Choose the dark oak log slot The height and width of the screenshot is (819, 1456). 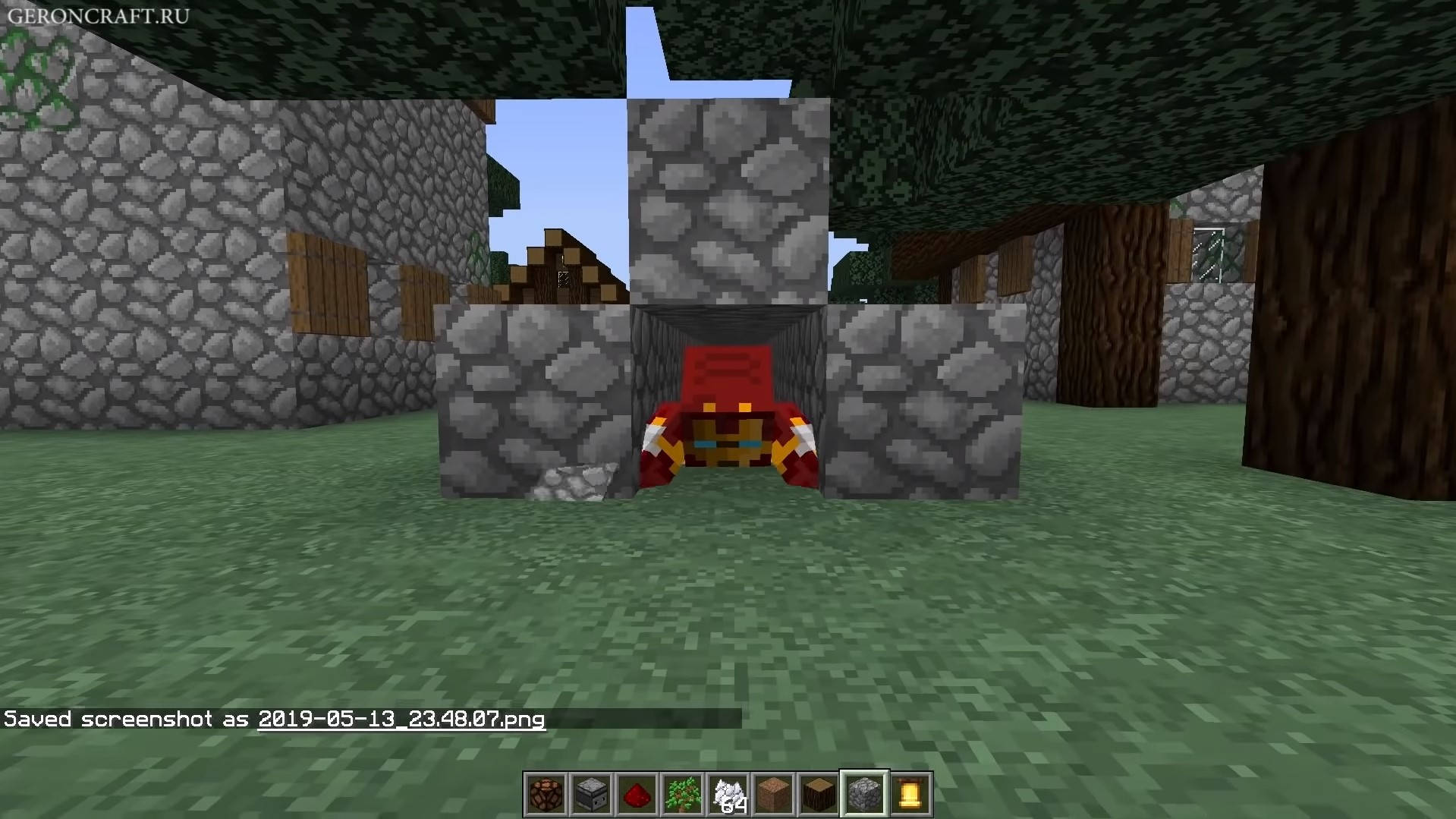coord(819,795)
